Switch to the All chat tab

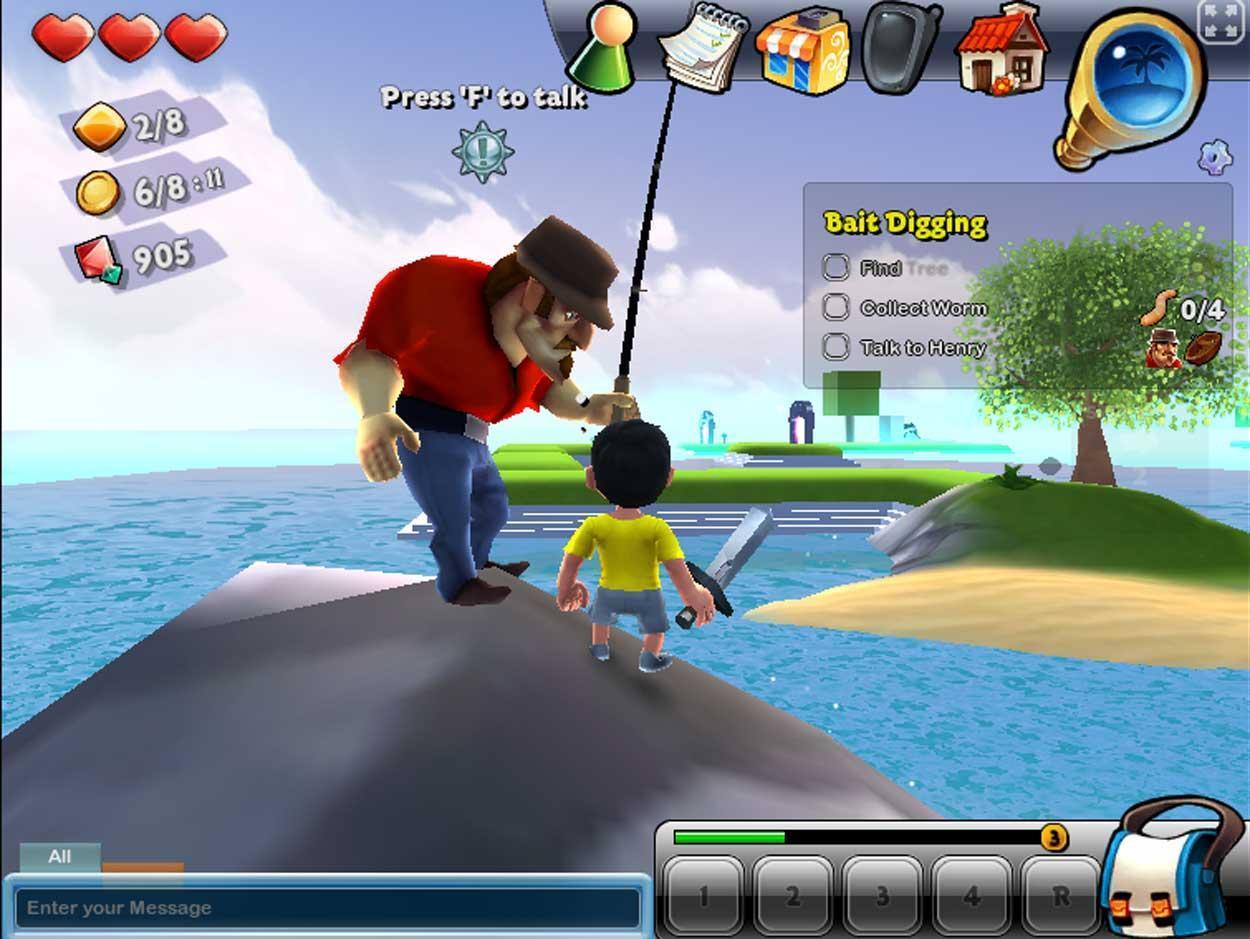click(x=60, y=857)
